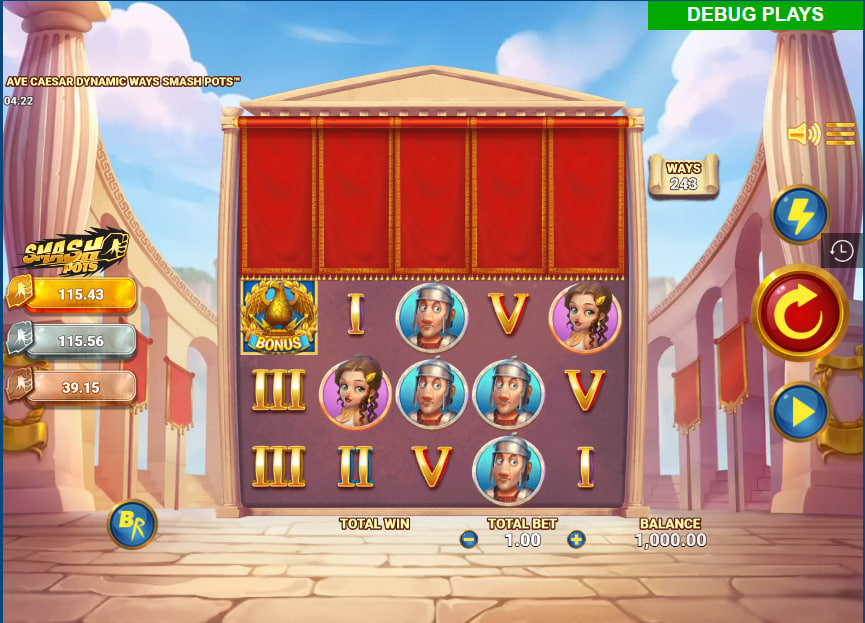Increase total bet with plus button
This screenshot has width=865, height=623.
(576, 540)
